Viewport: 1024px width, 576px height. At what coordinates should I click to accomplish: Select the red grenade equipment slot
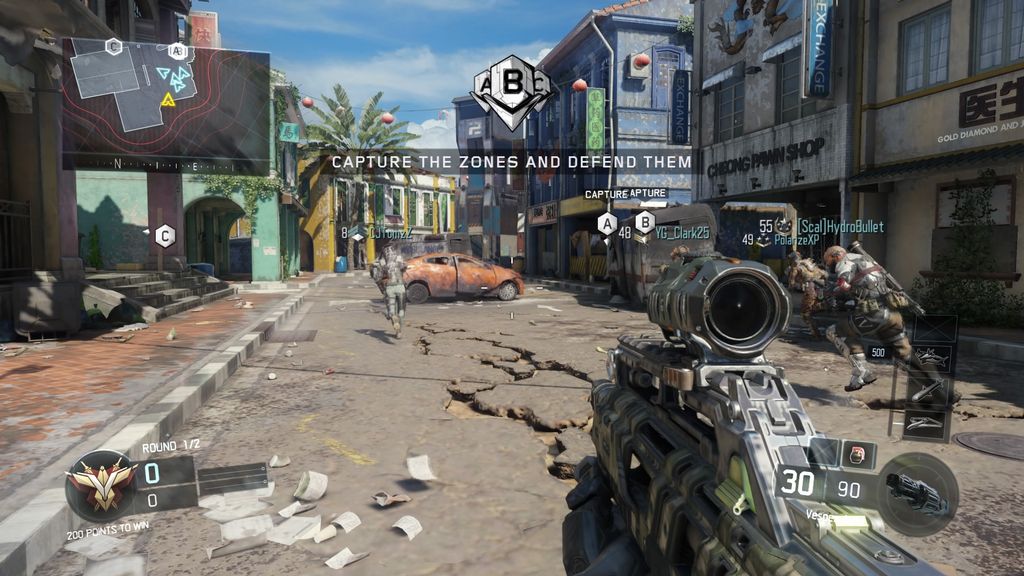tap(856, 454)
